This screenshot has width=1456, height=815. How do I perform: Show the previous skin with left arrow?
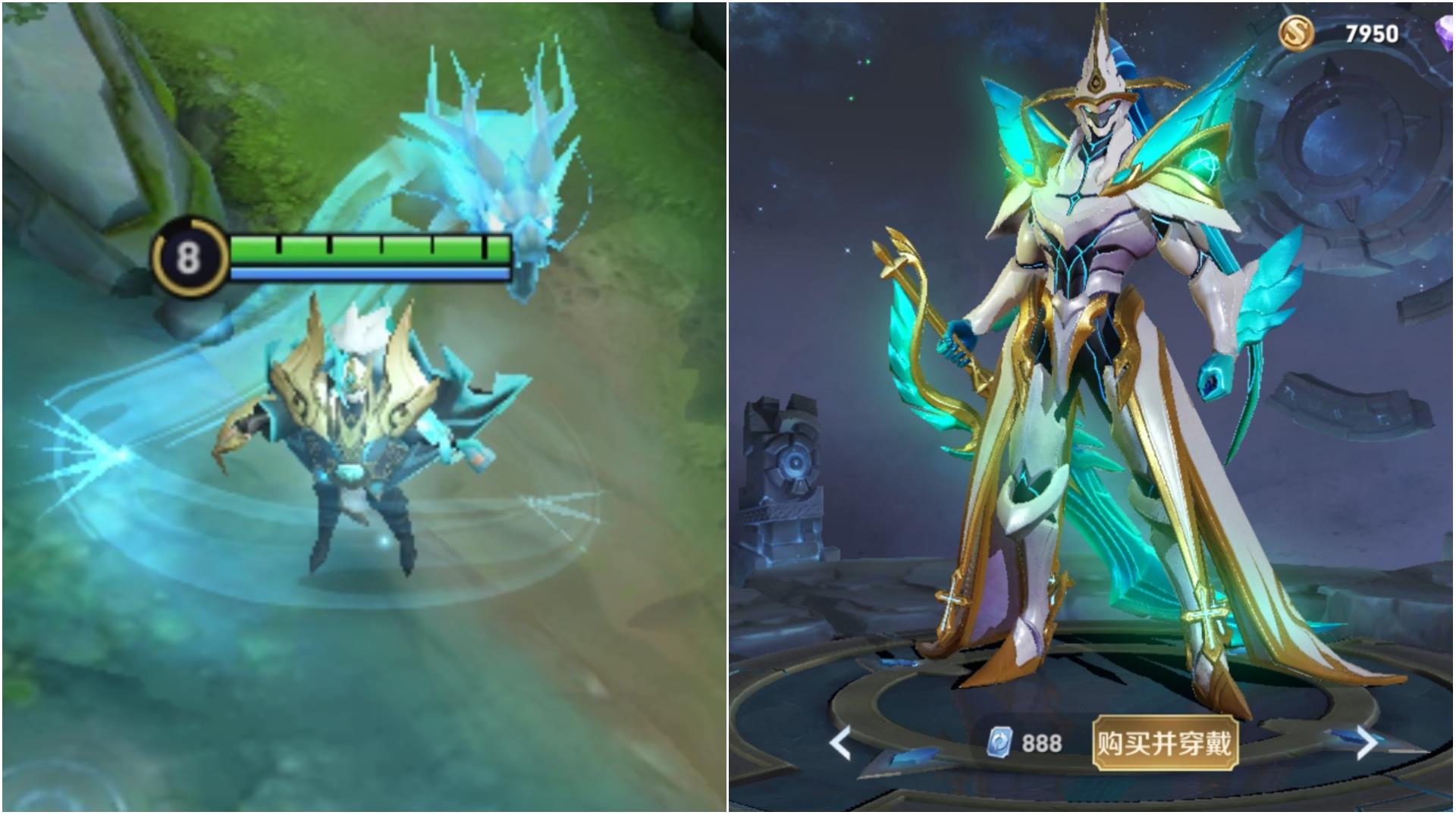[840, 743]
